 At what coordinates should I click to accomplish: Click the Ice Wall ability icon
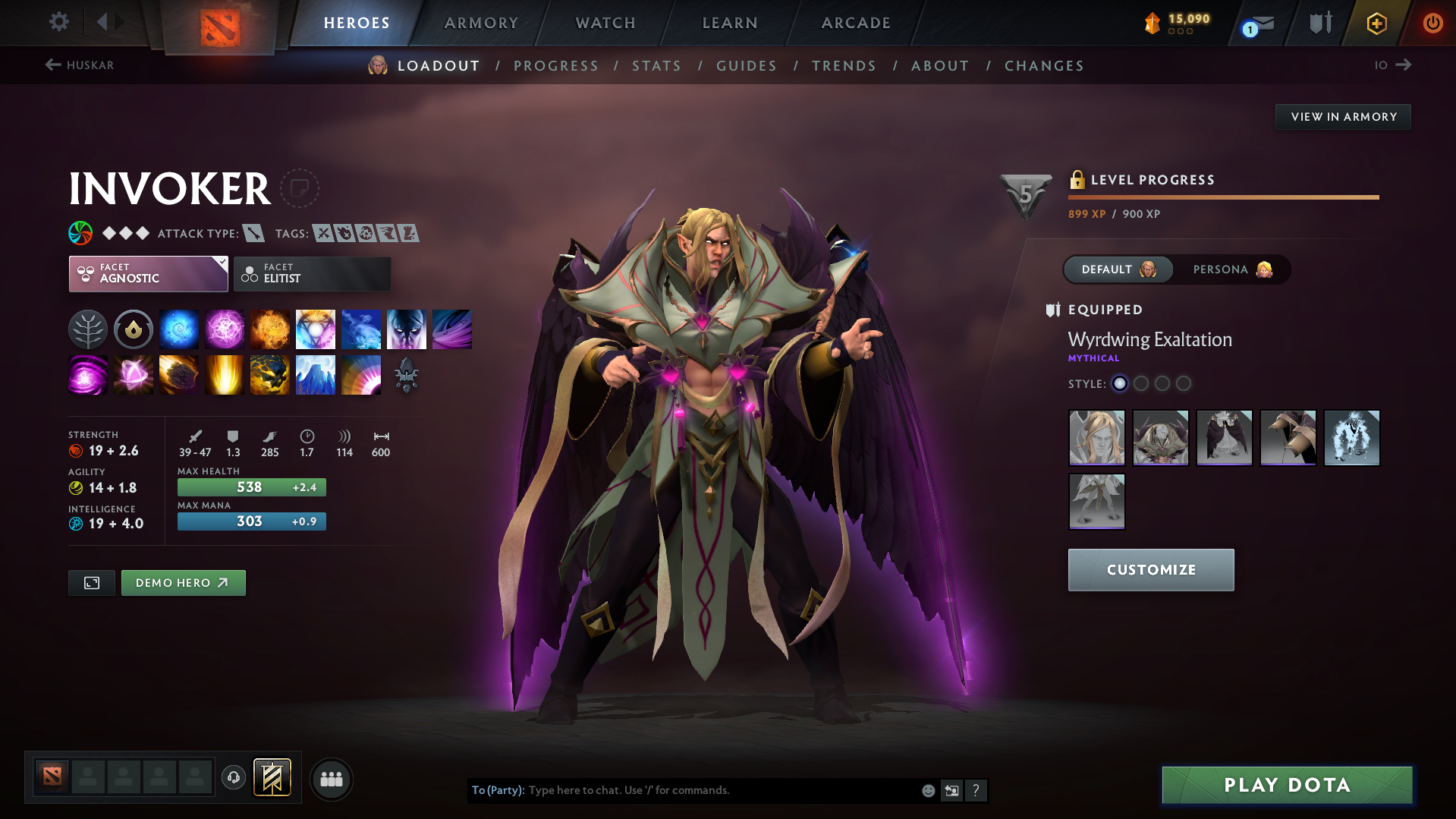coord(316,374)
